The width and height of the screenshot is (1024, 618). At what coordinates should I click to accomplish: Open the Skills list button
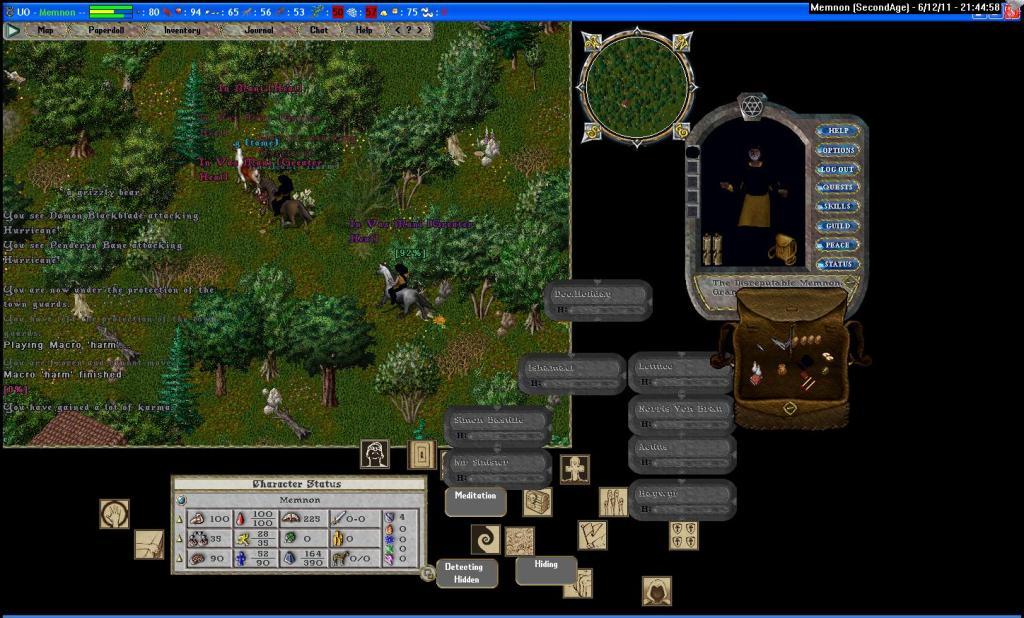[x=838, y=207]
